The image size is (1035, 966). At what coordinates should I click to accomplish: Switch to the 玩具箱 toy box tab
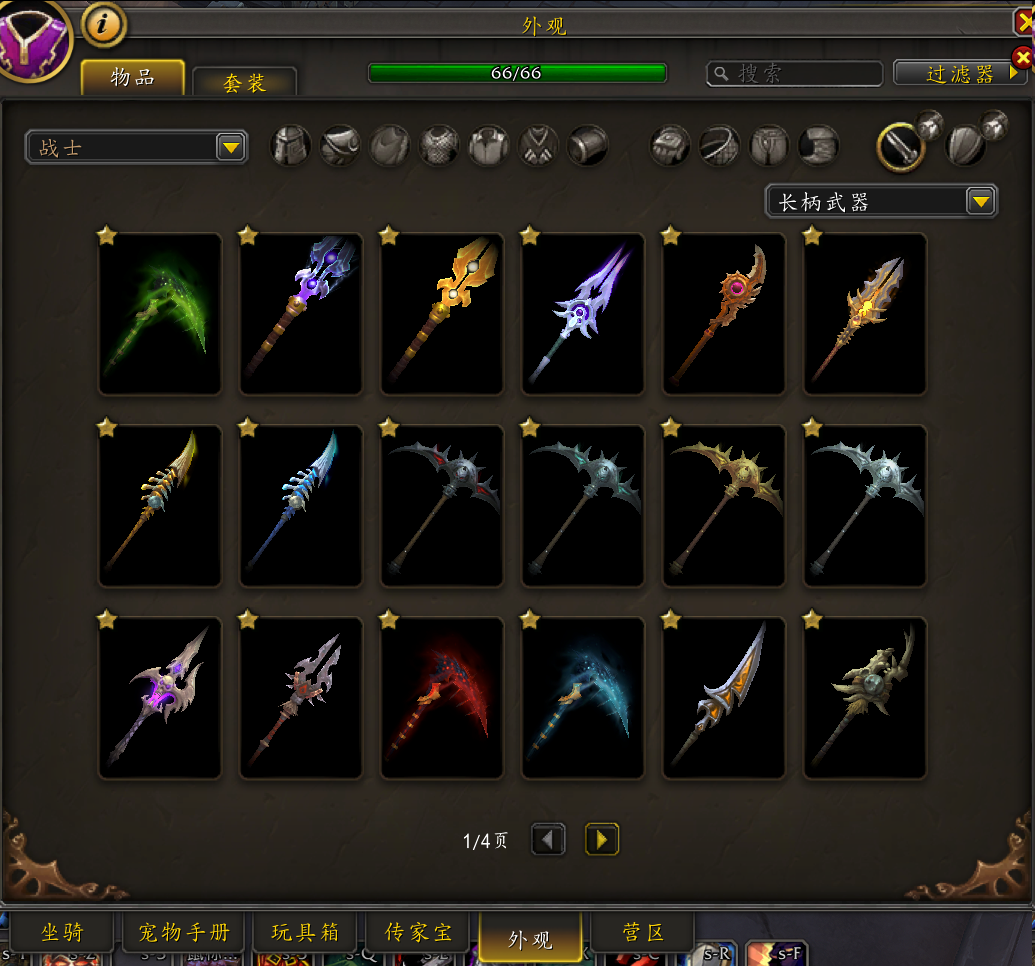[x=305, y=934]
